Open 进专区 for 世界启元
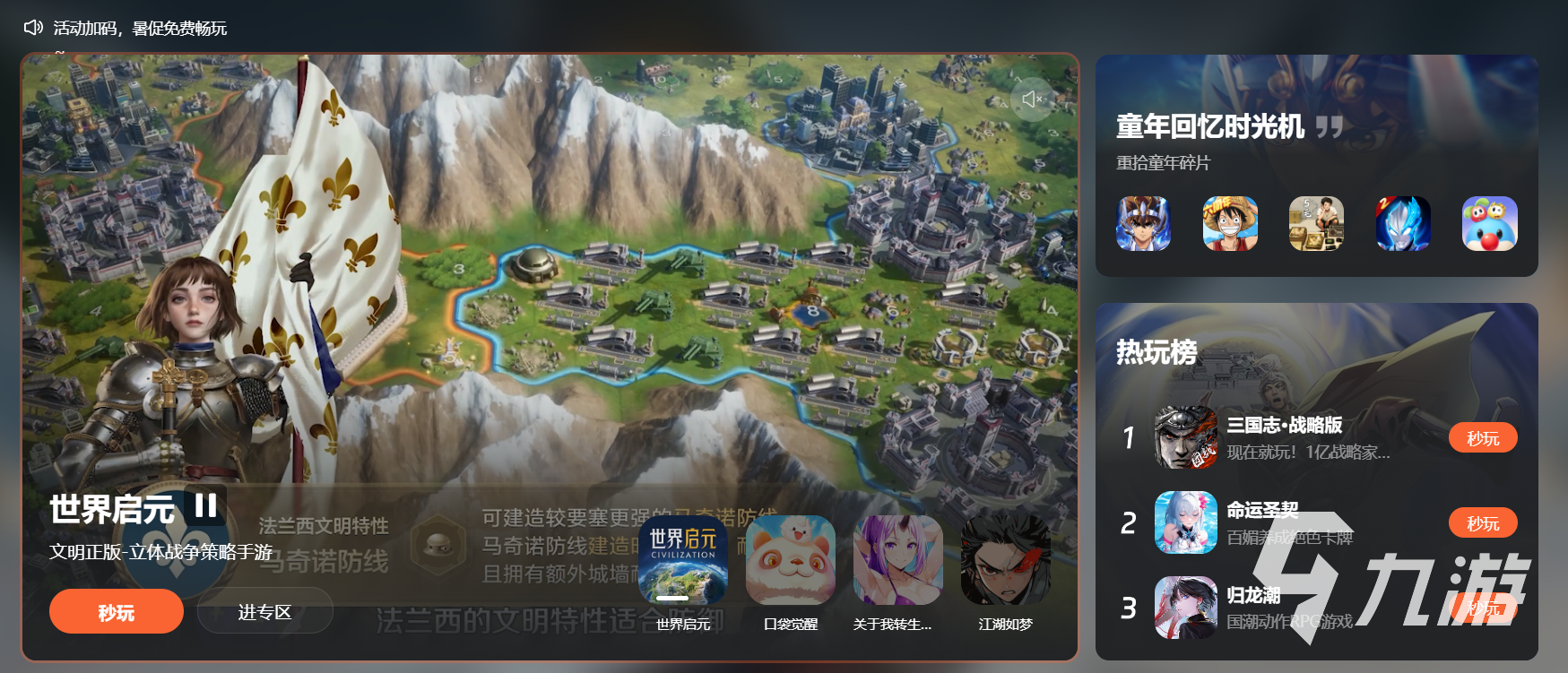 pos(264,611)
